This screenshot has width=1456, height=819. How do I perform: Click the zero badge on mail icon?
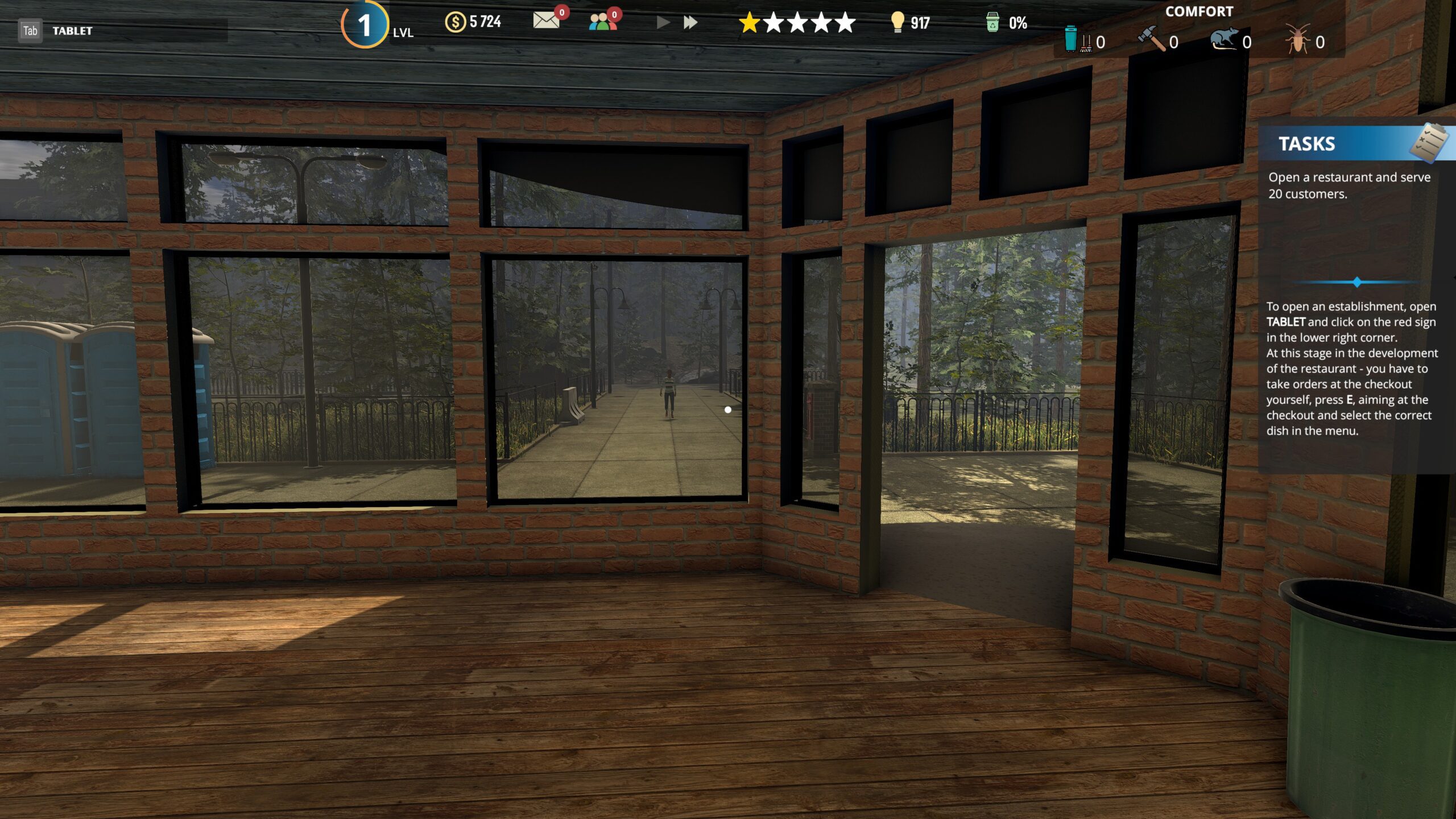pos(563,13)
